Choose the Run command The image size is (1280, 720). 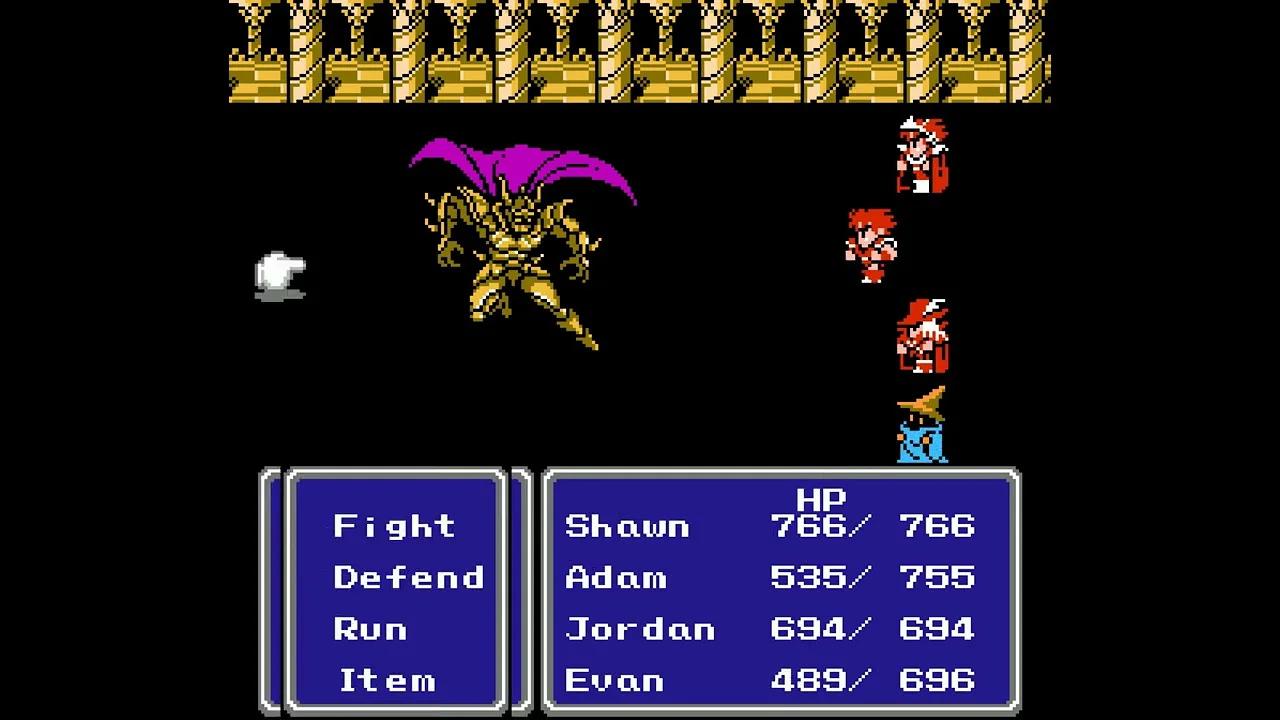click(372, 629)
